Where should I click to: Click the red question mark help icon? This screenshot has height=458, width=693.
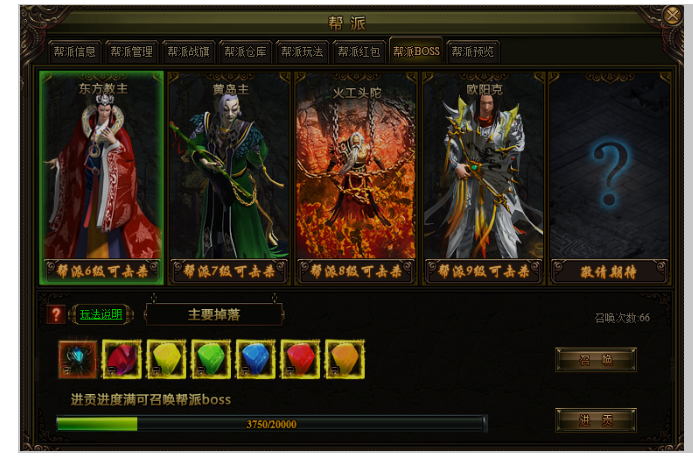click(56, 315)
